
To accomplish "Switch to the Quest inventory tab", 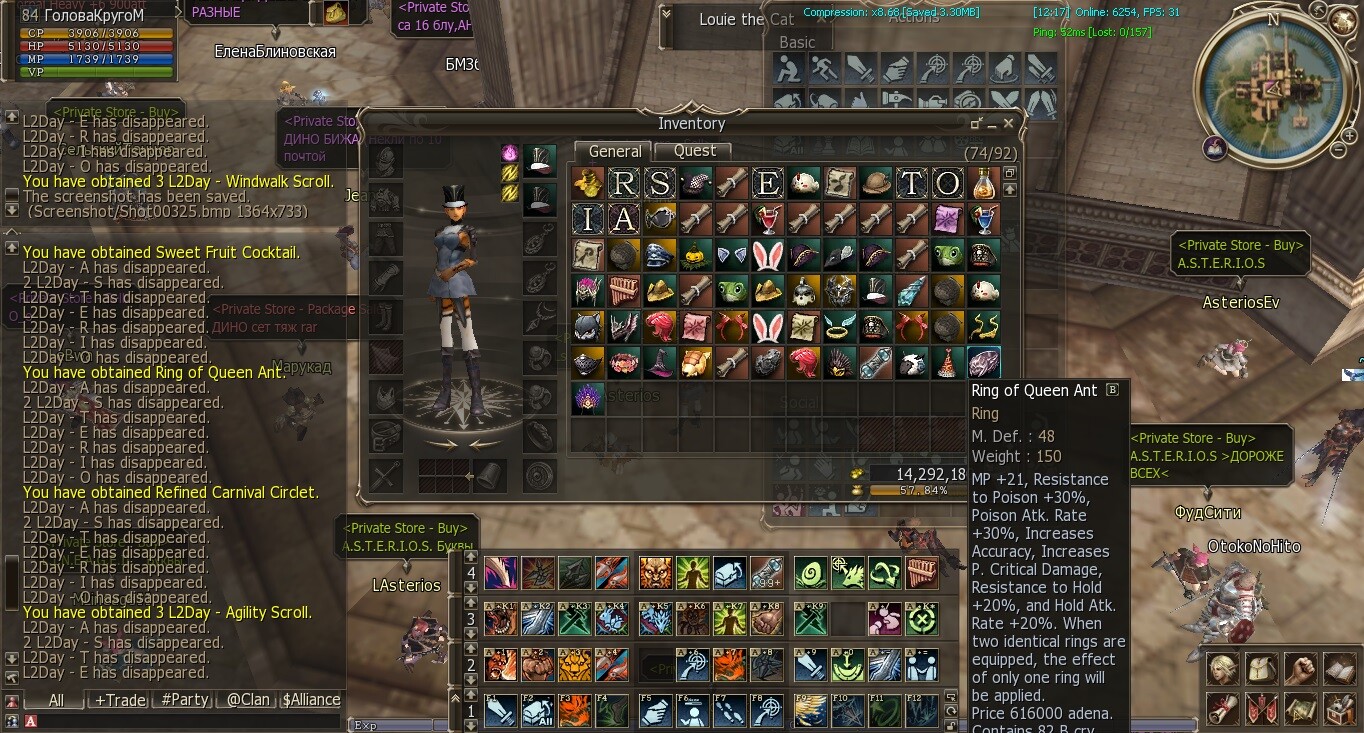I will pos(694,151).
